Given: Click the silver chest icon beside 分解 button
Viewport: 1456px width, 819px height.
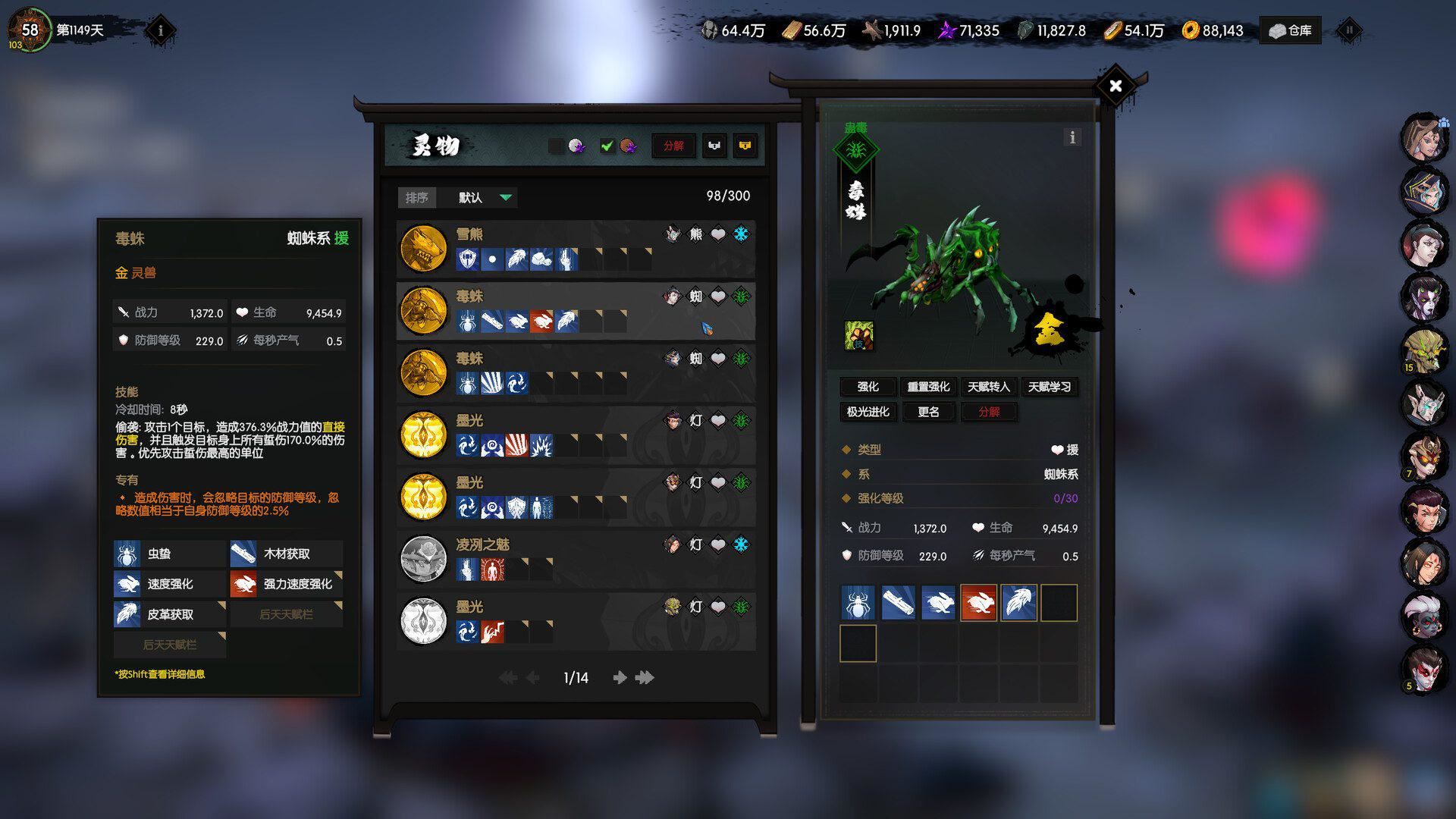Looking at the screenshot, I should click(x=714, y=146).
